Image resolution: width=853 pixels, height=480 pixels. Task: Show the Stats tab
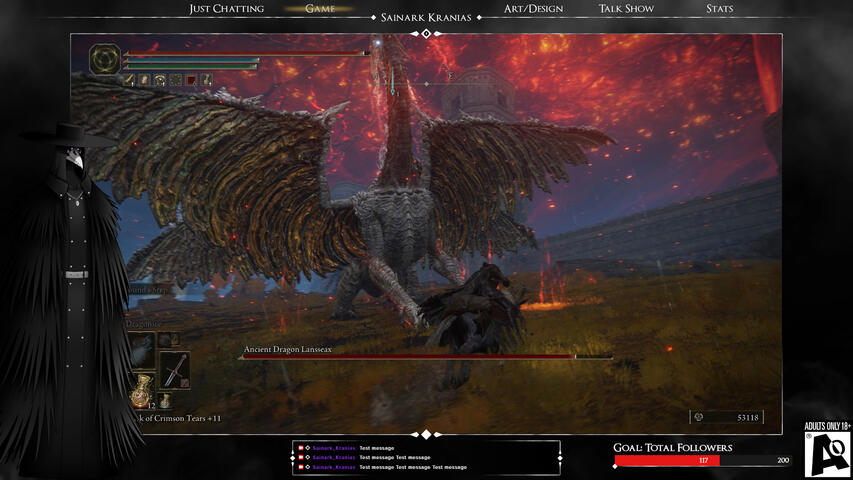(x=719, y=9)
